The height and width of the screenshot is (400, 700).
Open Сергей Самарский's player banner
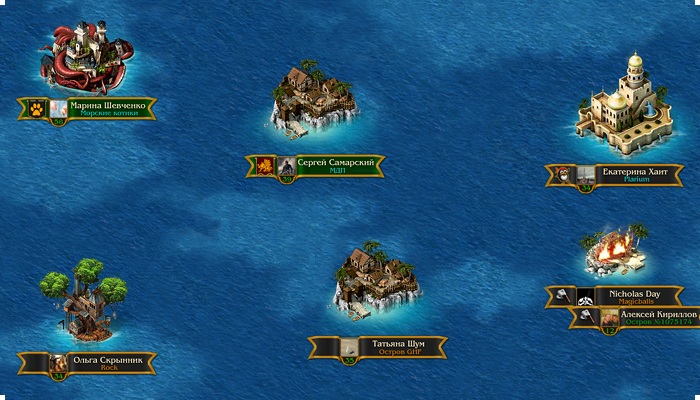[340, 166]
